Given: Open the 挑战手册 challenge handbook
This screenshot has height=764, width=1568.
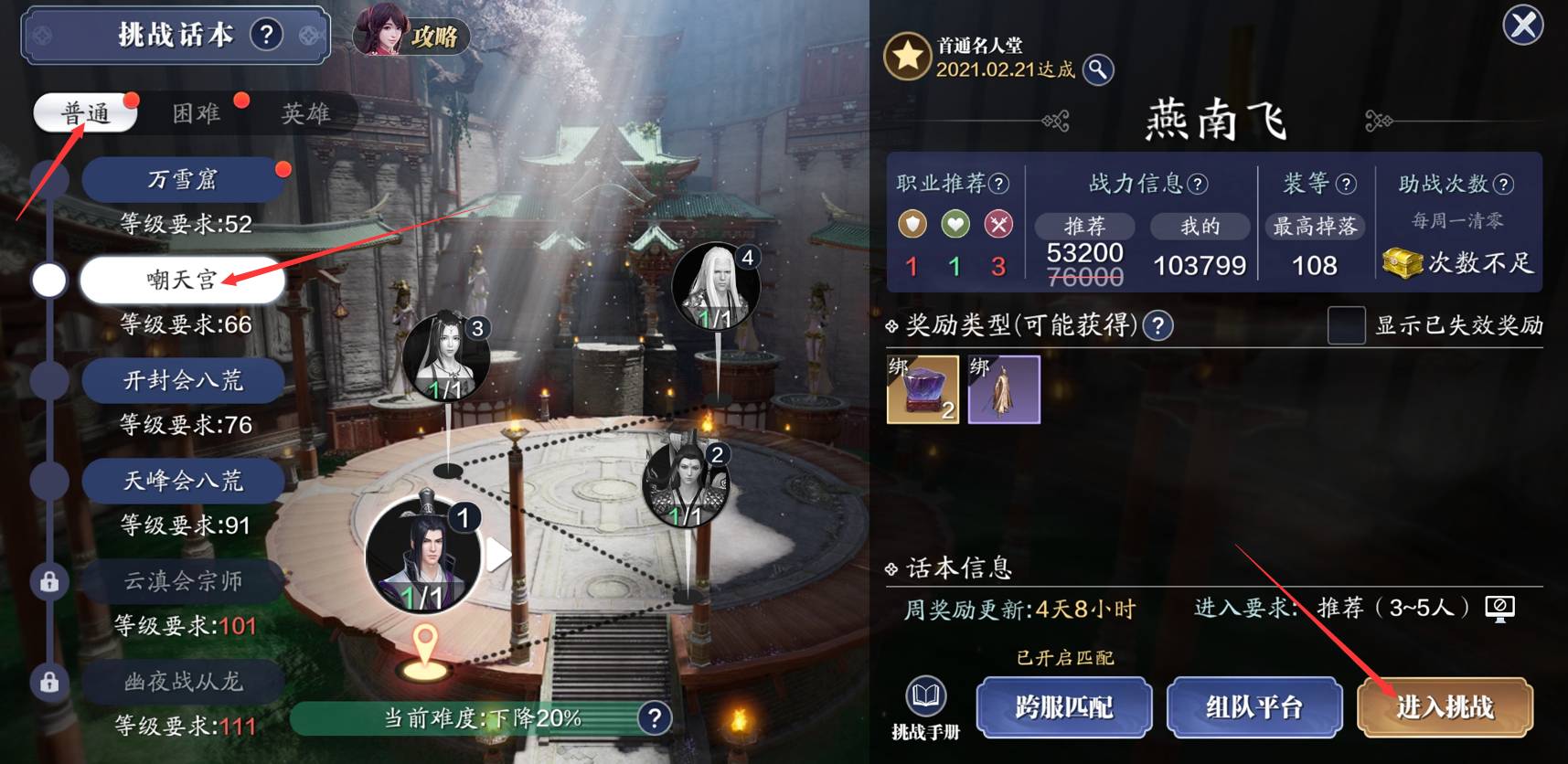Looking at the screenshot, I should [925, 706].
